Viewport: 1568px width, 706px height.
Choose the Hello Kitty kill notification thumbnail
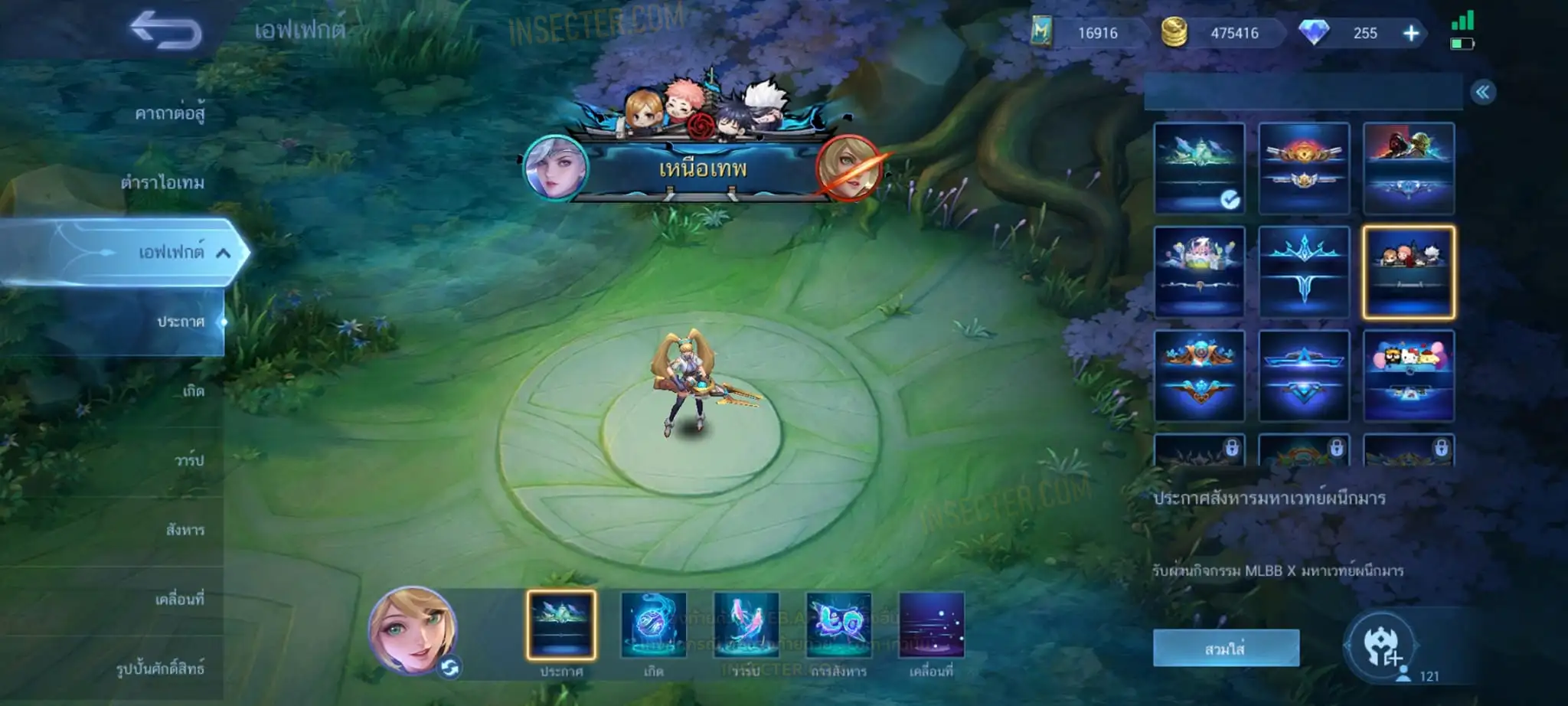(1408, 375)
